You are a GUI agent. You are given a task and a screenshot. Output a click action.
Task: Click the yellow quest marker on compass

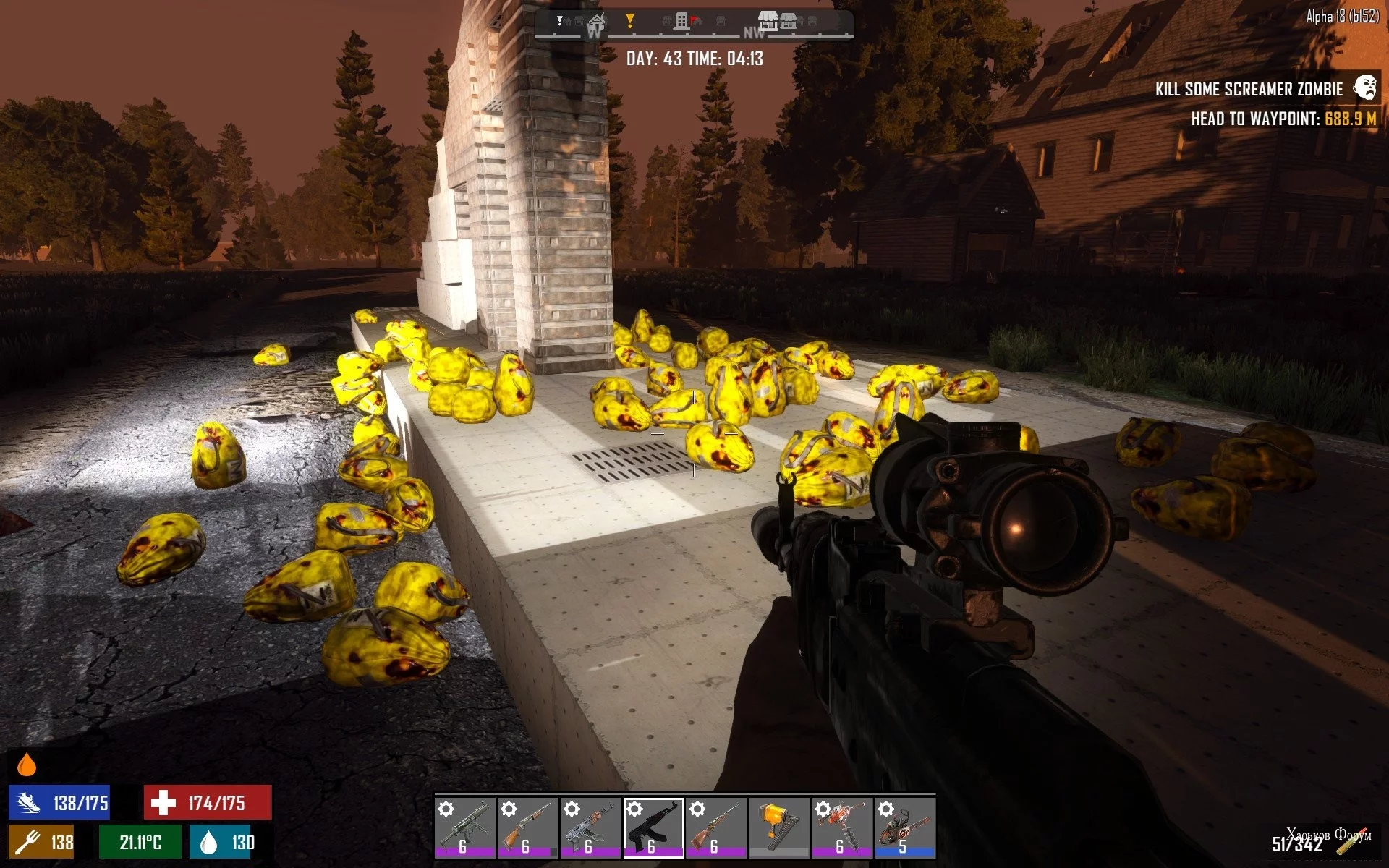[x=630, y=21]
